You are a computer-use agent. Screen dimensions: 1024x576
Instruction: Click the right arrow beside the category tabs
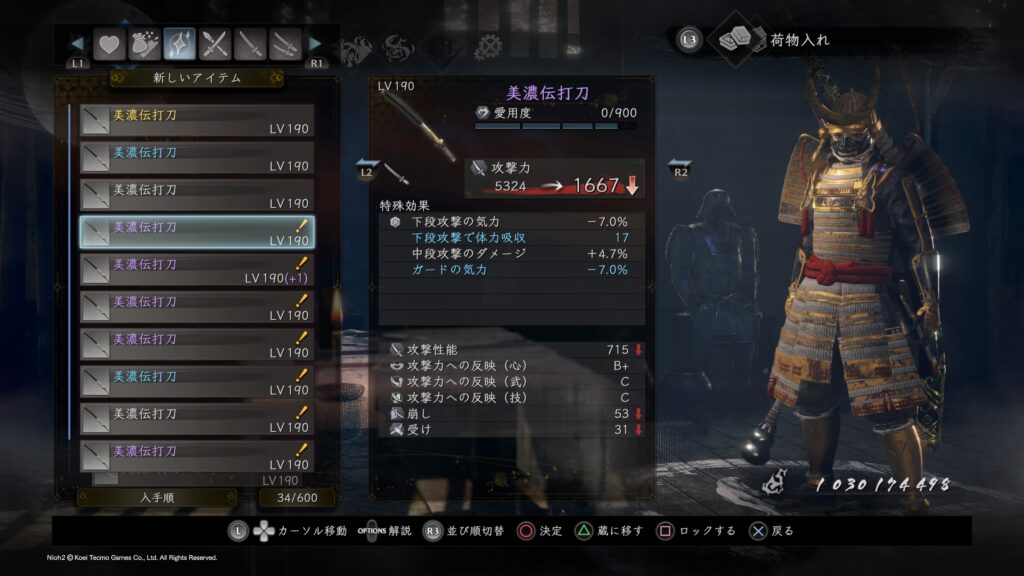pos(315,44)
